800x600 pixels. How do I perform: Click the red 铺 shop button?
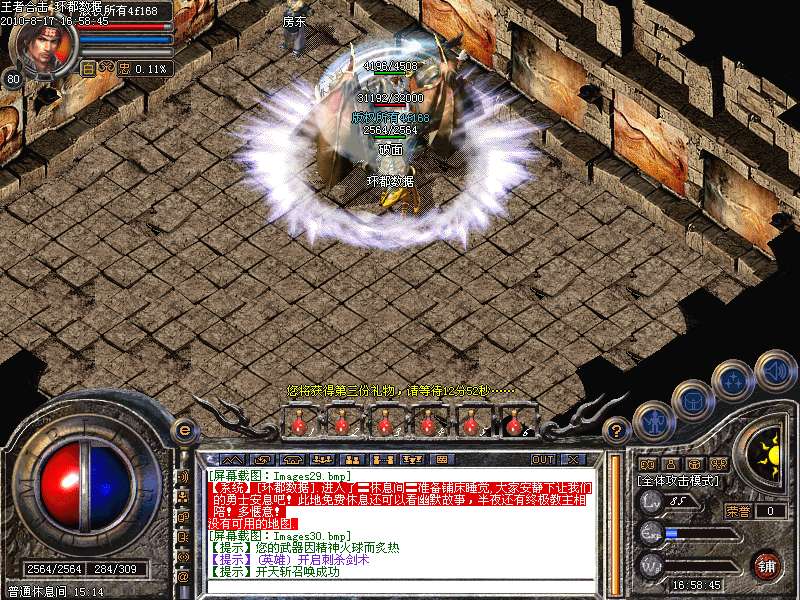tap(766, 564)
